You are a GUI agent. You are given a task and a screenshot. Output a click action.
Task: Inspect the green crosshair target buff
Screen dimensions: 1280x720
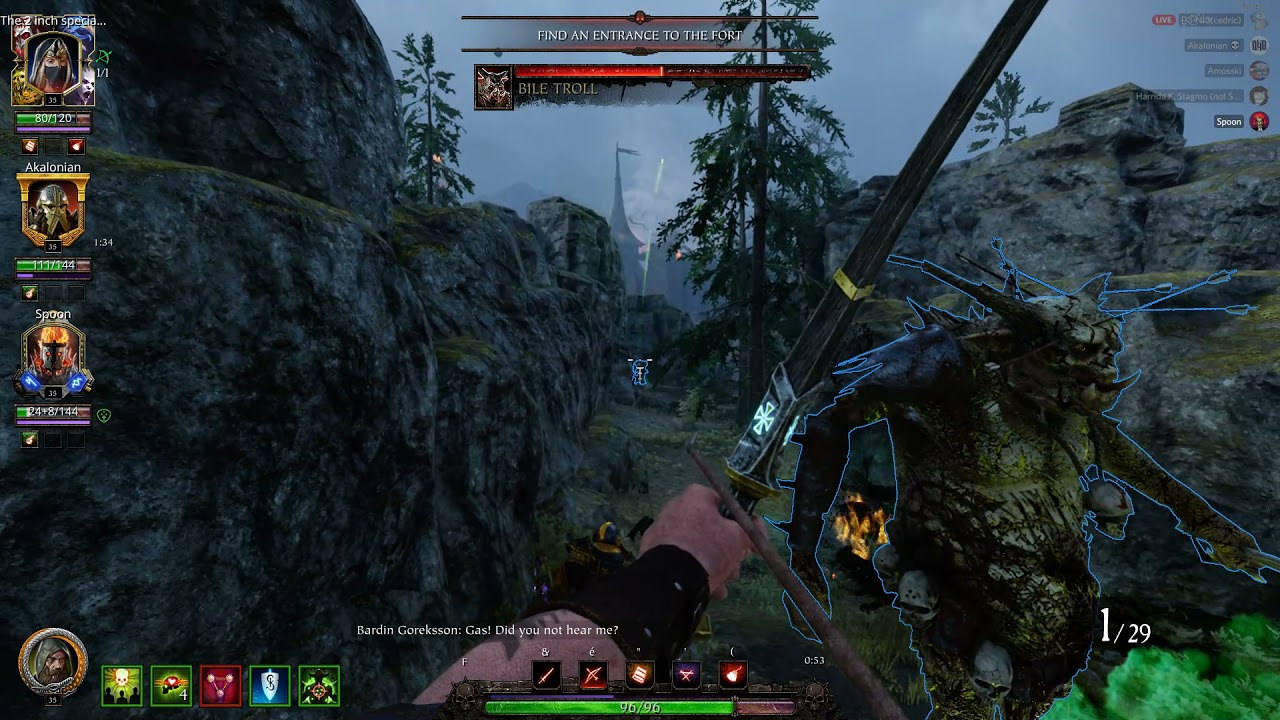(319, 686)
